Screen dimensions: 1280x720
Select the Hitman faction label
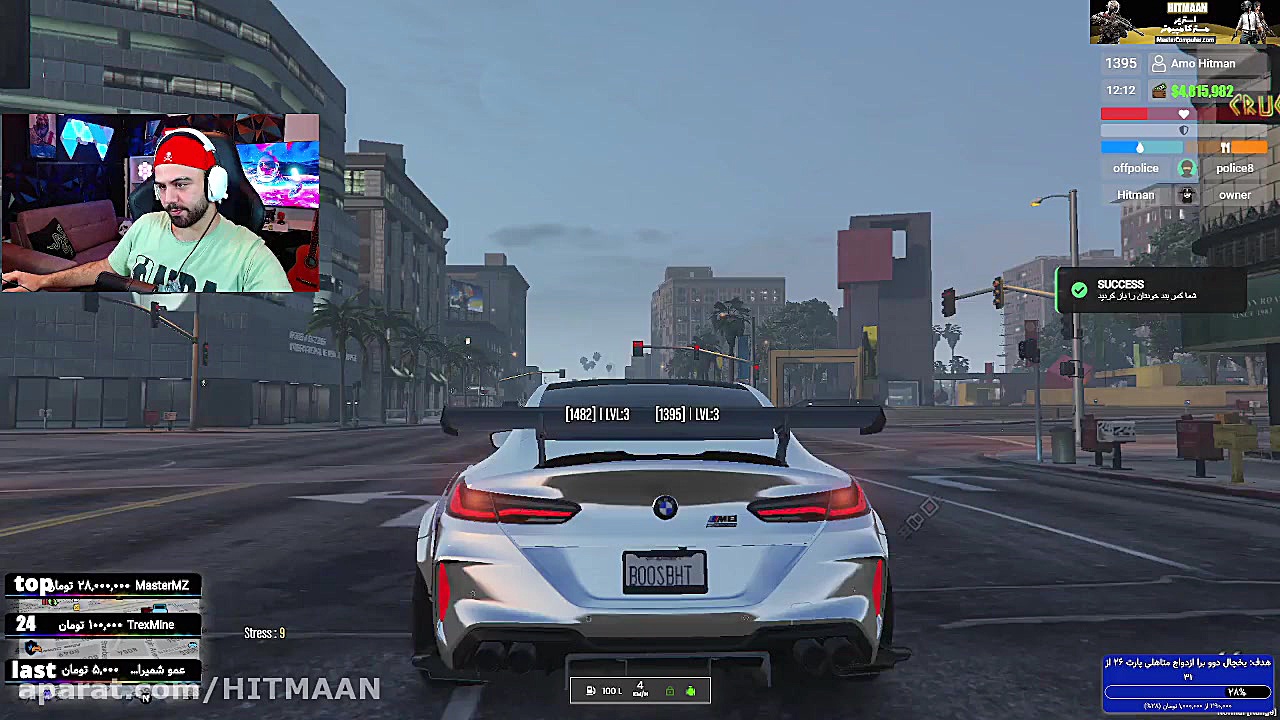(1135, 195)
